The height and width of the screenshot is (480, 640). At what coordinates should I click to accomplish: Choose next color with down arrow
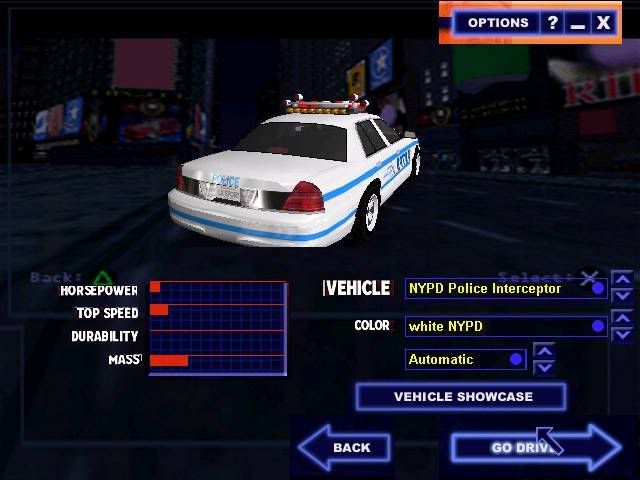click(622, 334)
